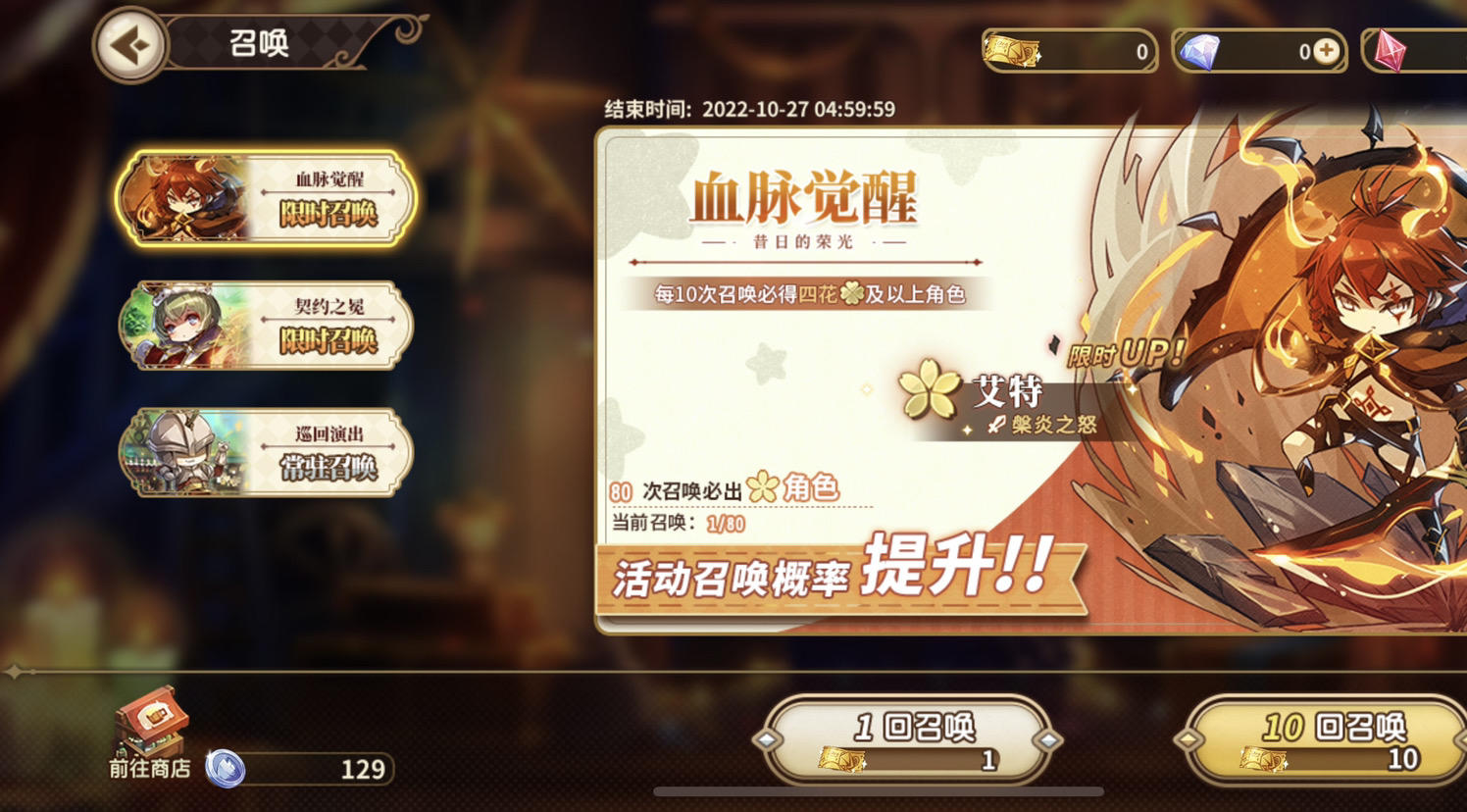Image resolution: width=1467 pixels, height=812 pixels.
Task: Select the highlighted 血脉觉醒 banner
Action: (x=265, y=199)
